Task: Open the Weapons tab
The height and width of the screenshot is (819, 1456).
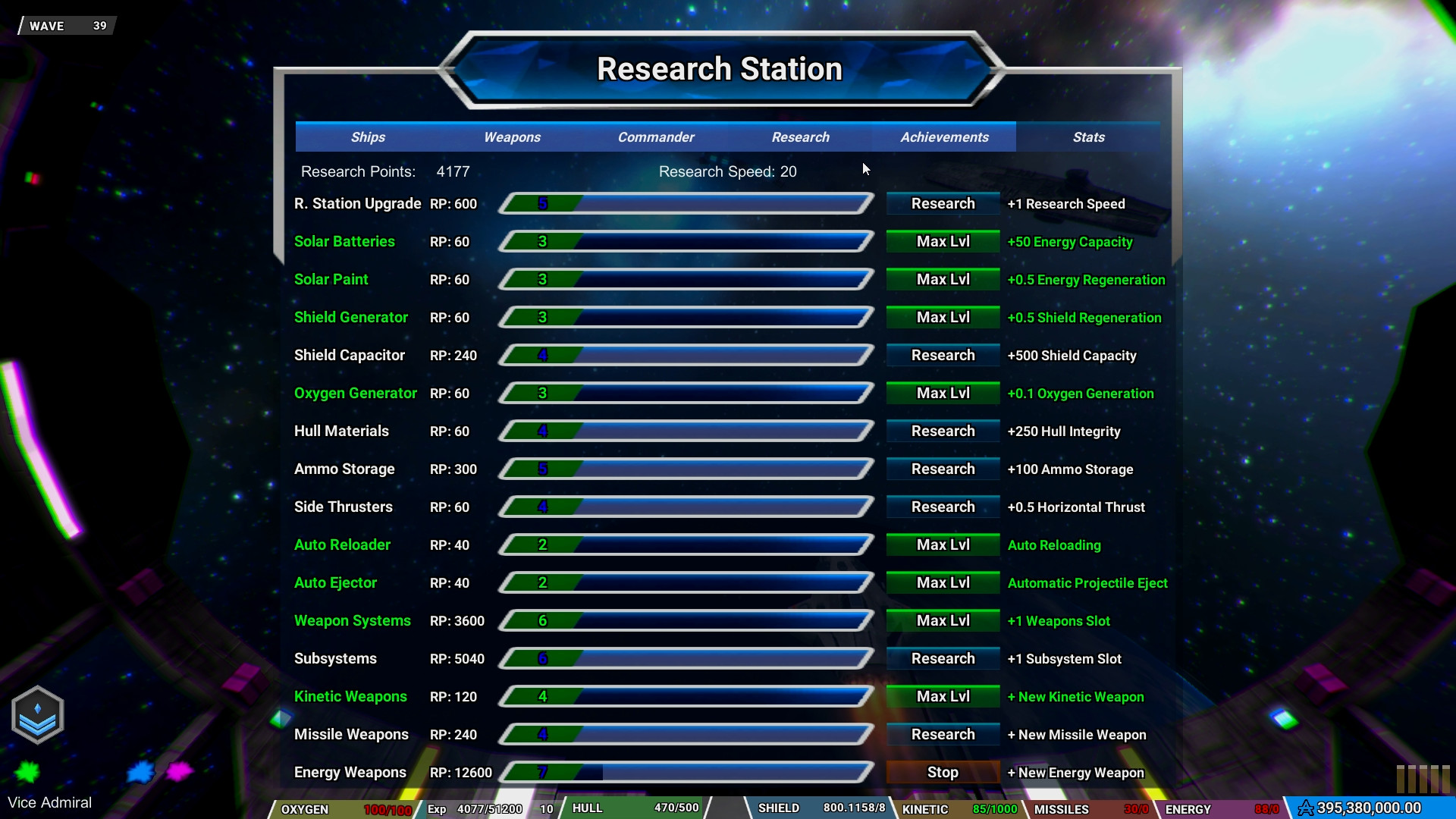Action: (512, 137)
